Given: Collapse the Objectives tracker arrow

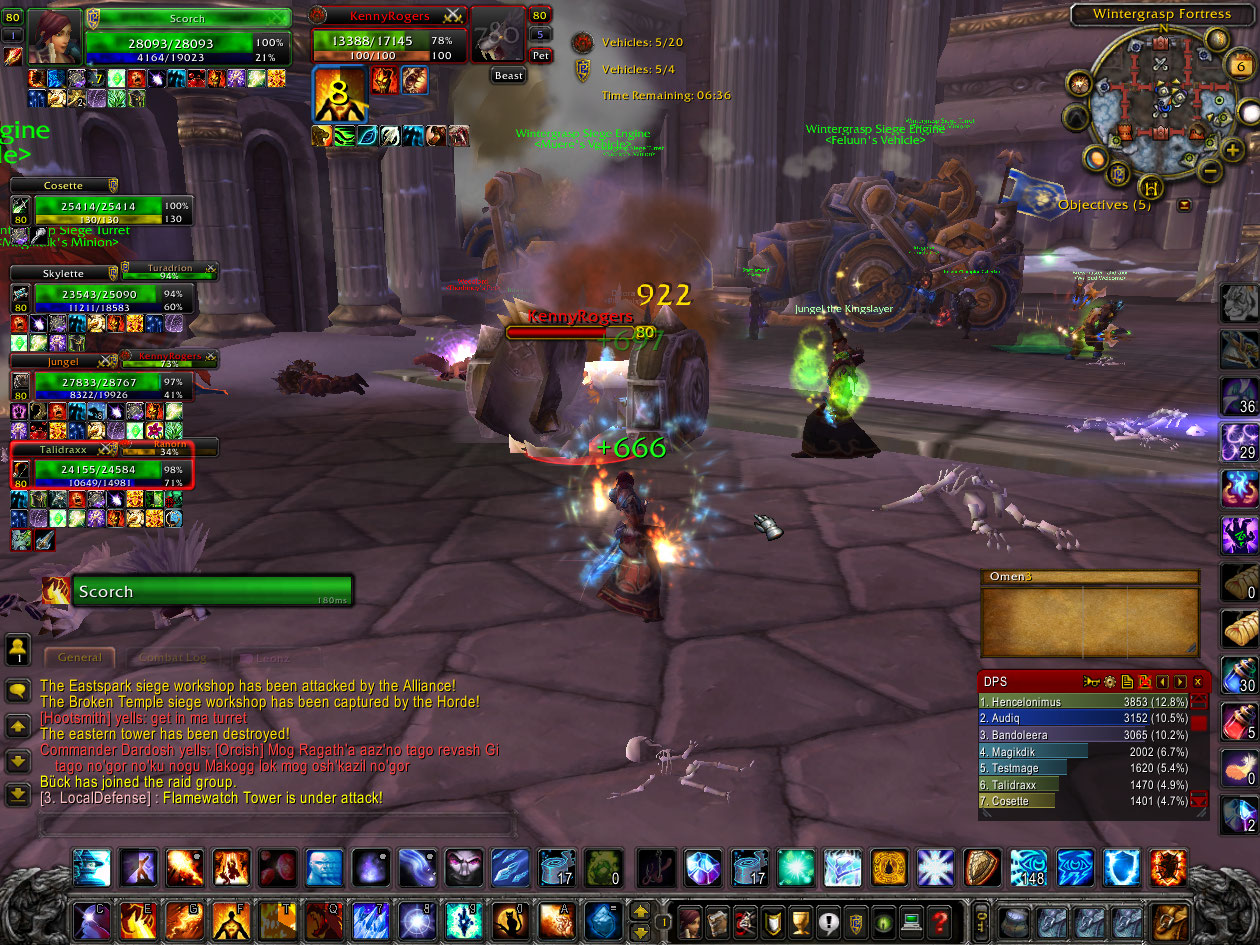Looking at the screenshot, I should [x=1185, y=205].
